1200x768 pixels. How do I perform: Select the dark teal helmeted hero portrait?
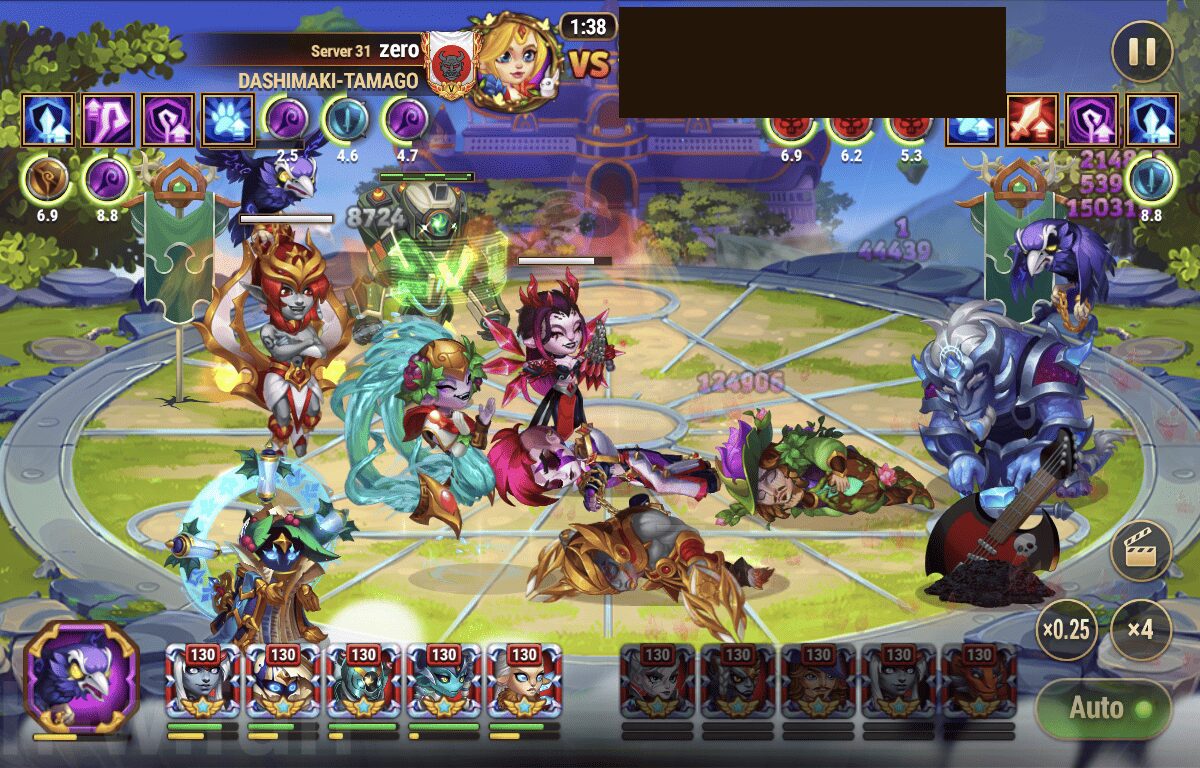[363, 681]
